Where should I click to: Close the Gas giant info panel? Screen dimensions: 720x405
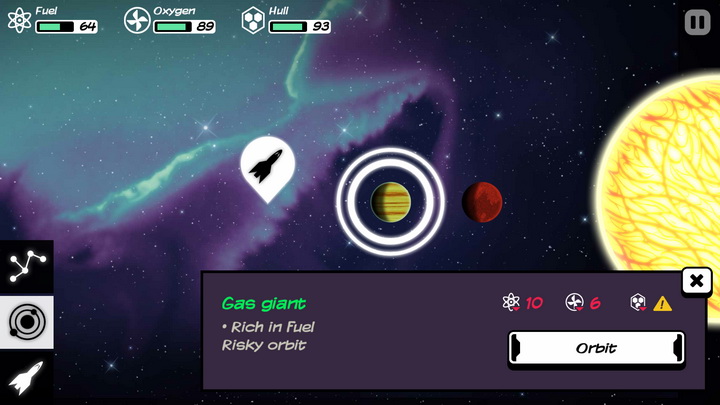click(x=696, y=281)
